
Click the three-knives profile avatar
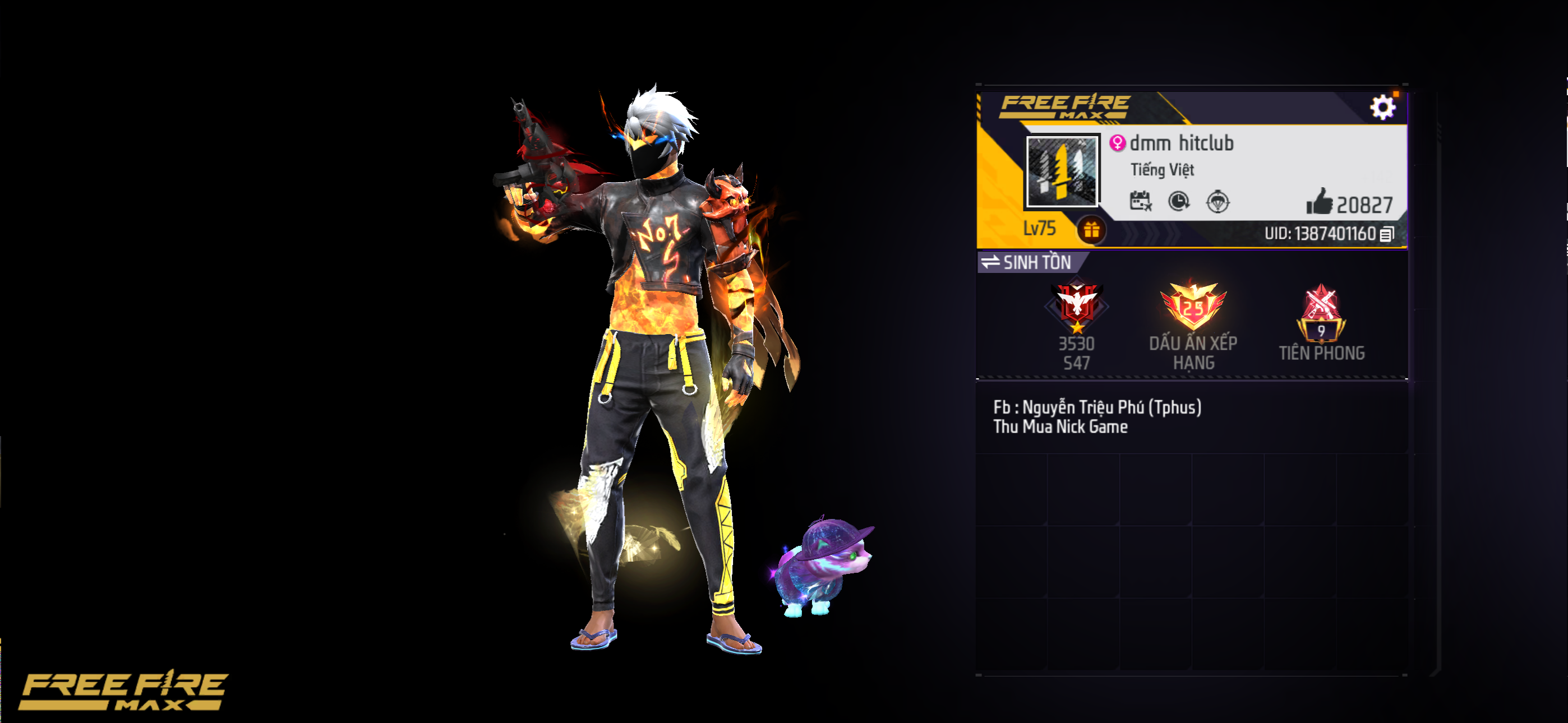pyautogui.click(x=1062, y=171)
